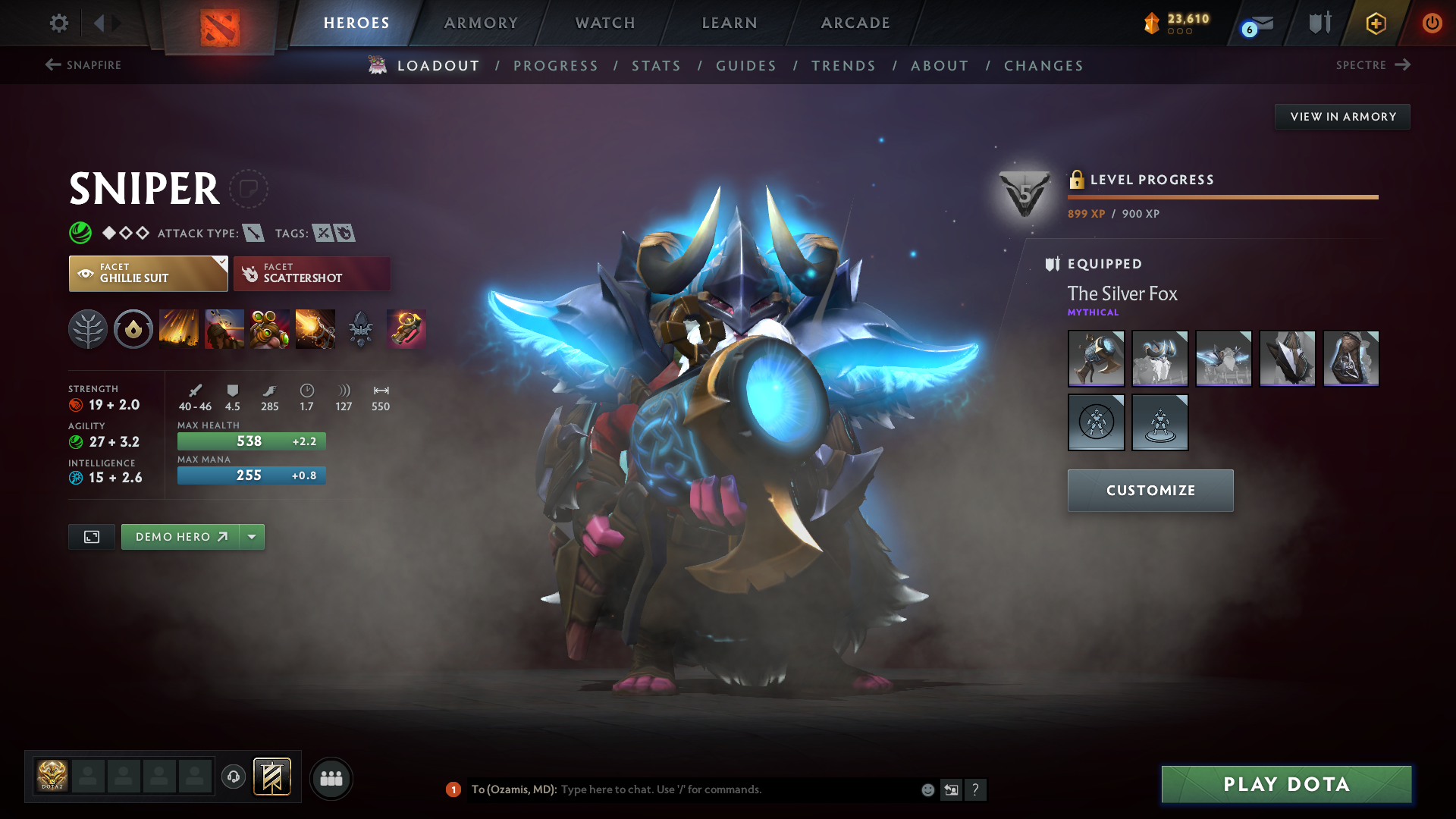Open the party members round button
This screenshot has height=819, width=1456.
(x=331, y=779)
